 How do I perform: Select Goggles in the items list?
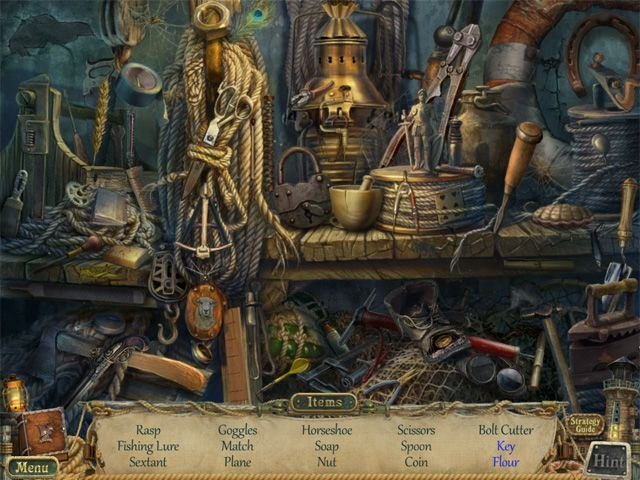[x=238, y=430]
